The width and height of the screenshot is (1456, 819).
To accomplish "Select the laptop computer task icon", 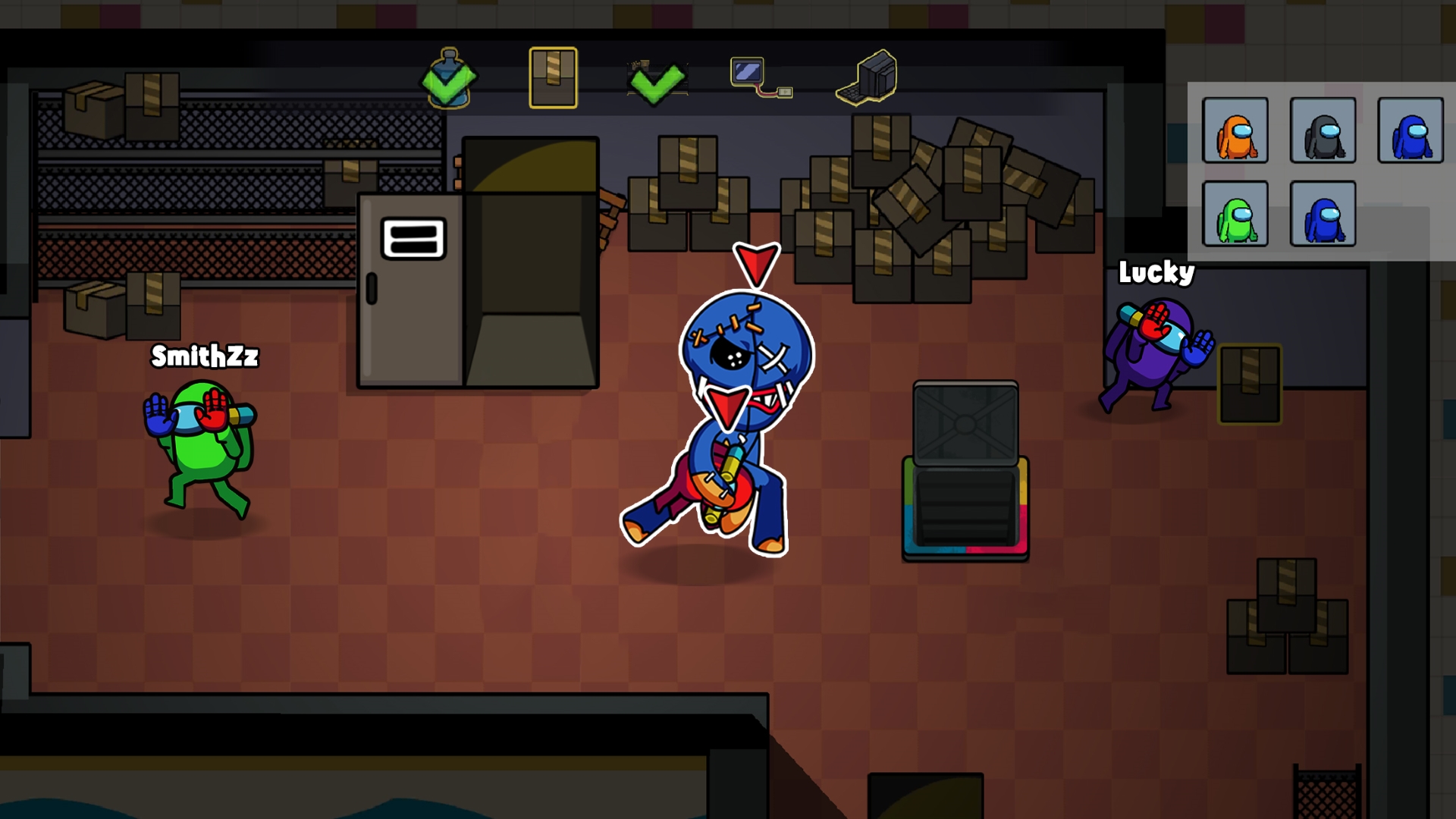I will [868, 80].
